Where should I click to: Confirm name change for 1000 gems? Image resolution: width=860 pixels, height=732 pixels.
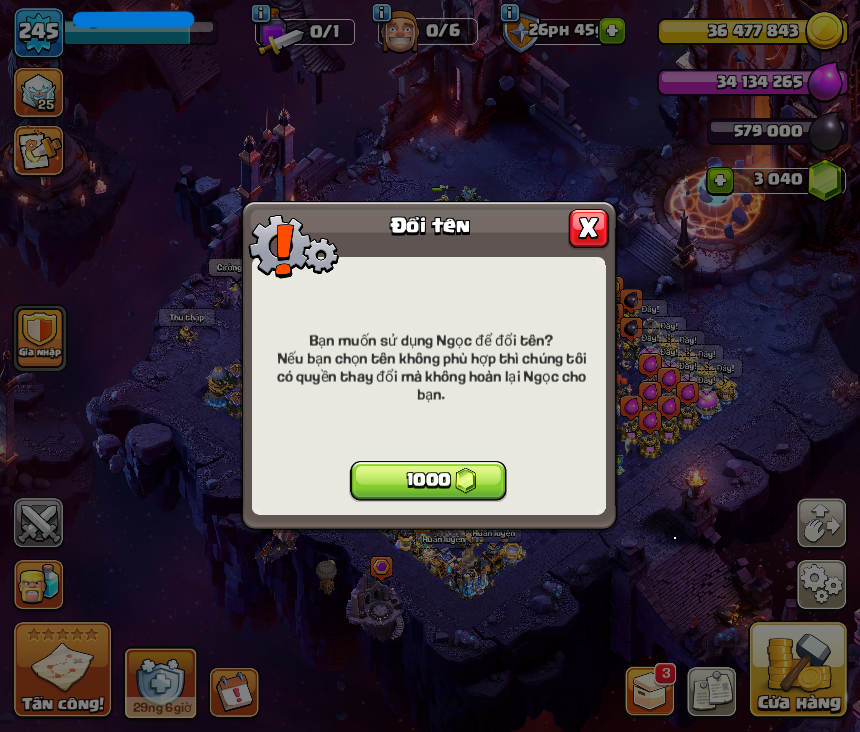coord(428,480)
